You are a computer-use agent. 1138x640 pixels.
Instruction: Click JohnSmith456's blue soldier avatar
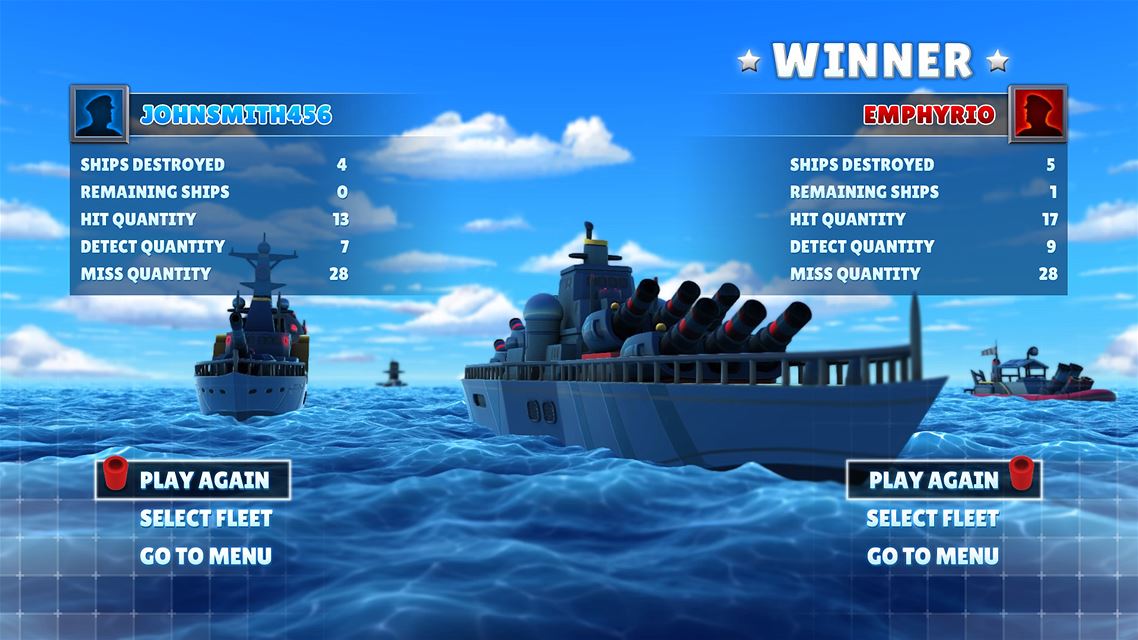pos(99,114)
